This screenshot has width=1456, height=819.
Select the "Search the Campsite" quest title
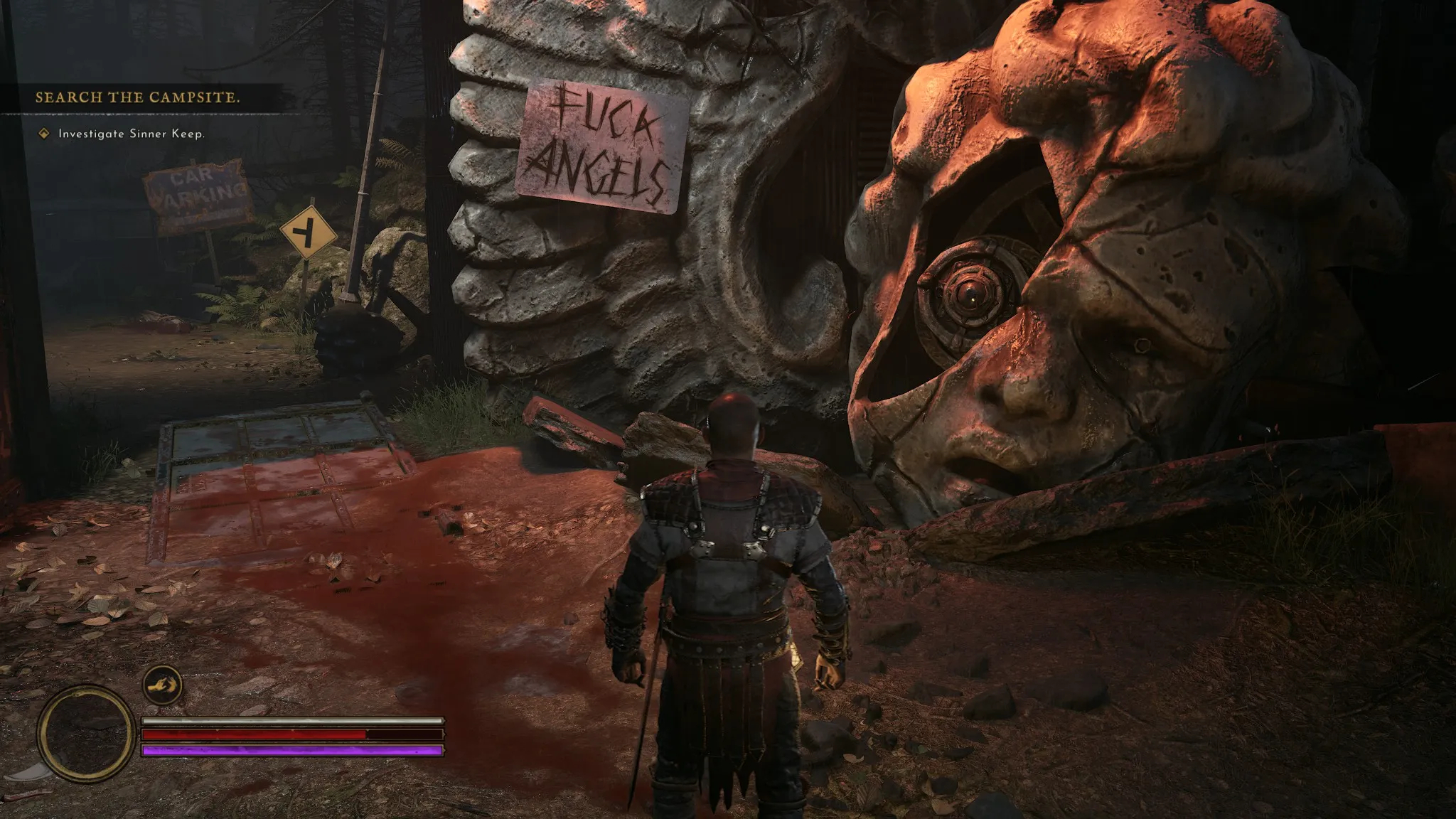click(x=137, y=97)
